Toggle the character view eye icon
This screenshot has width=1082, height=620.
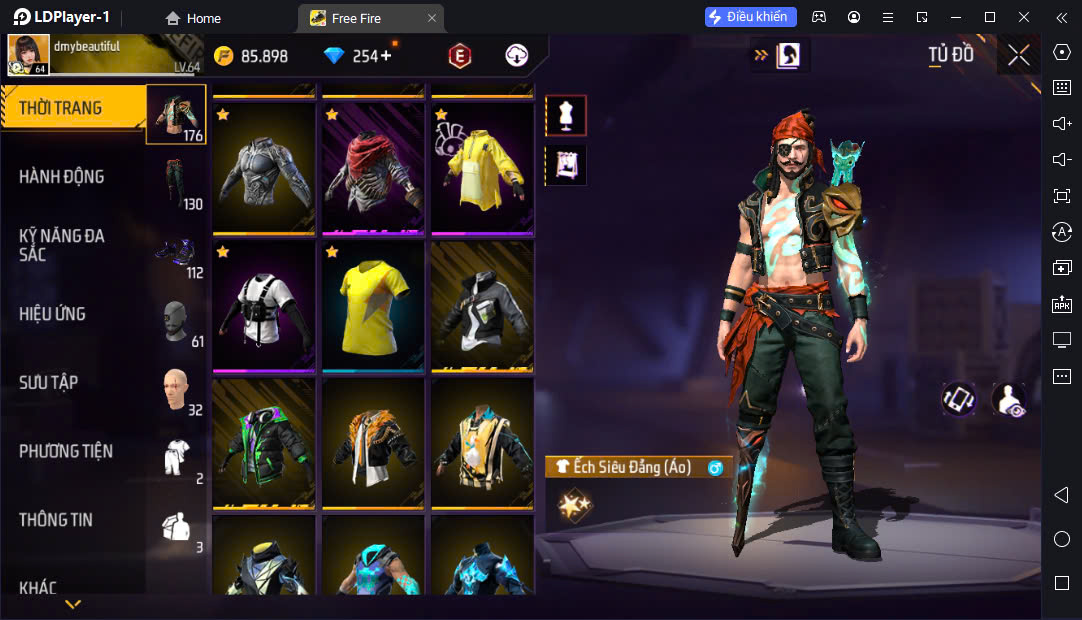tap(1008, 399)
